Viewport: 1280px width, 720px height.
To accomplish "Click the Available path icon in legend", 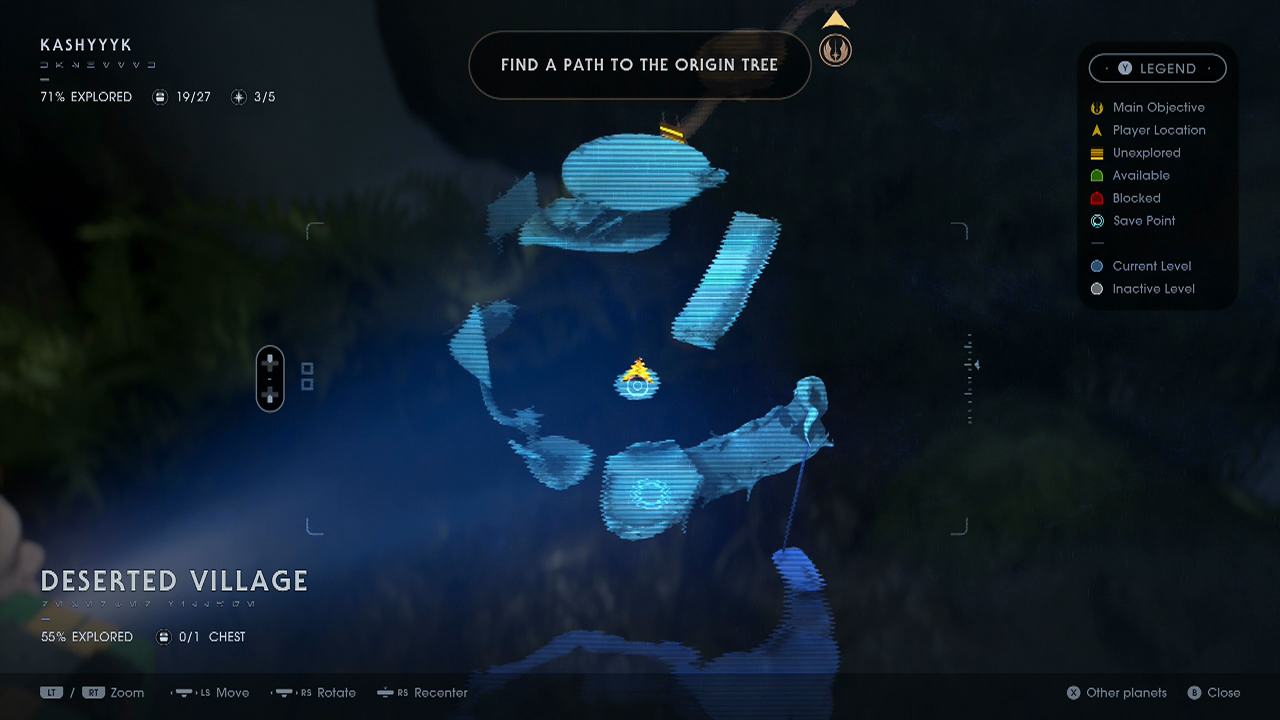I will [x=1097, y=175].
